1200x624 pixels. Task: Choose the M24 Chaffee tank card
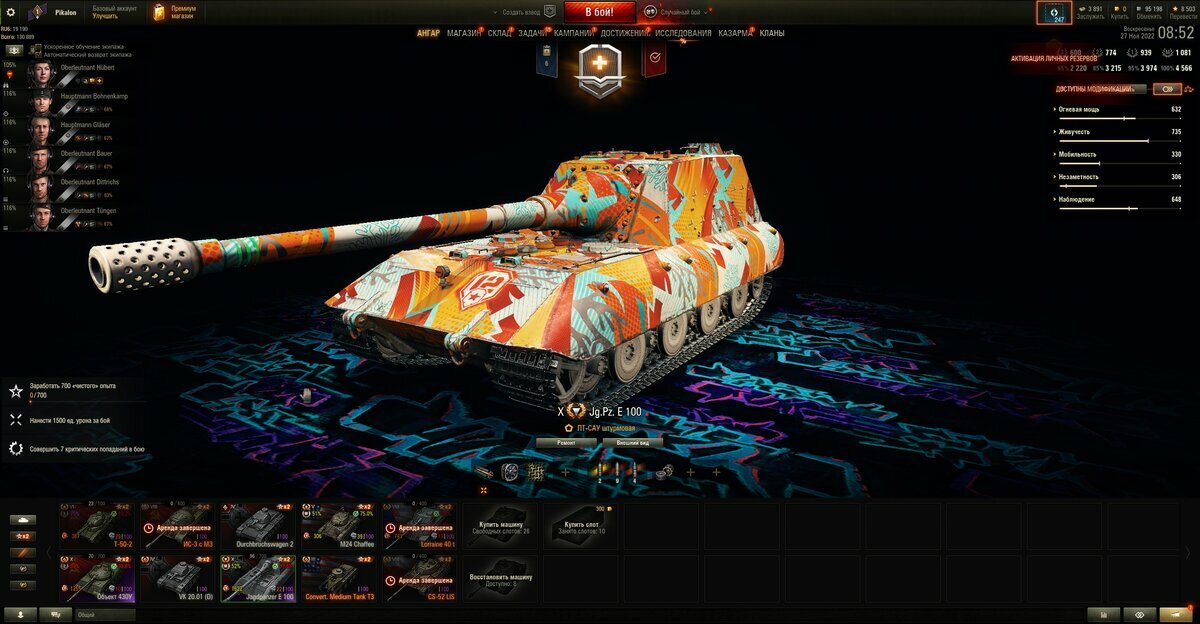340,526
